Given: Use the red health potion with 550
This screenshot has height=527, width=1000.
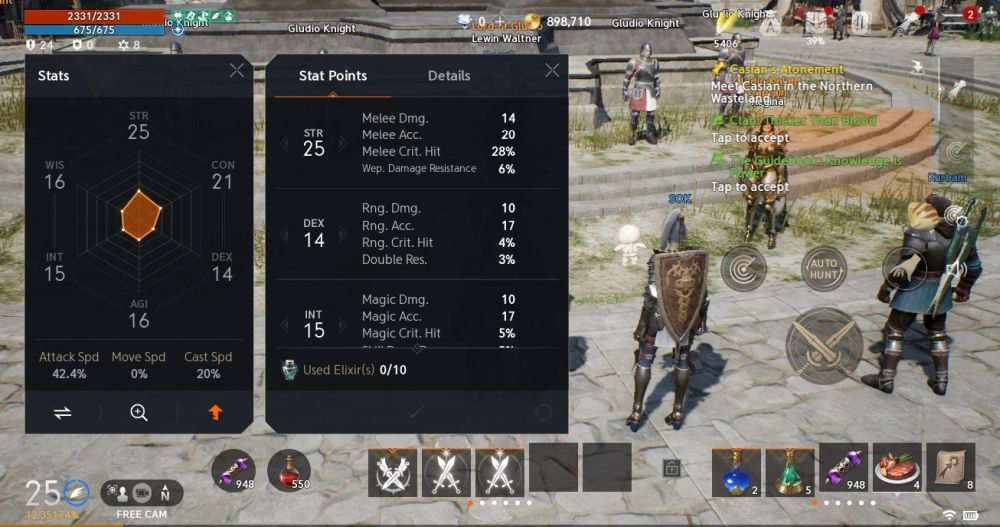Looking at the screenshot, I should coord(288,470).
